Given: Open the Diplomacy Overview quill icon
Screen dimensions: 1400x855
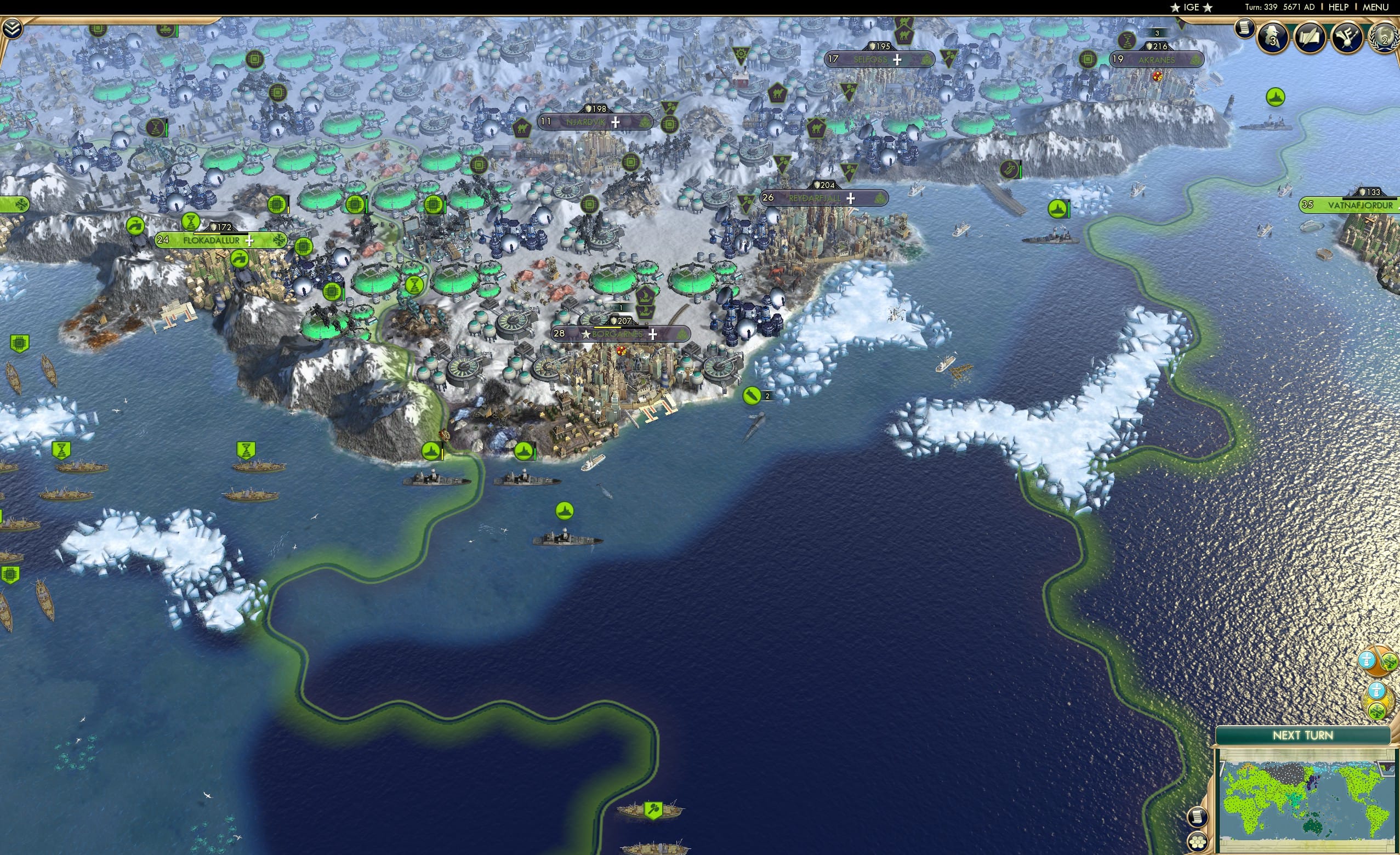Looking at the screenshot, I should point(1311,37).
